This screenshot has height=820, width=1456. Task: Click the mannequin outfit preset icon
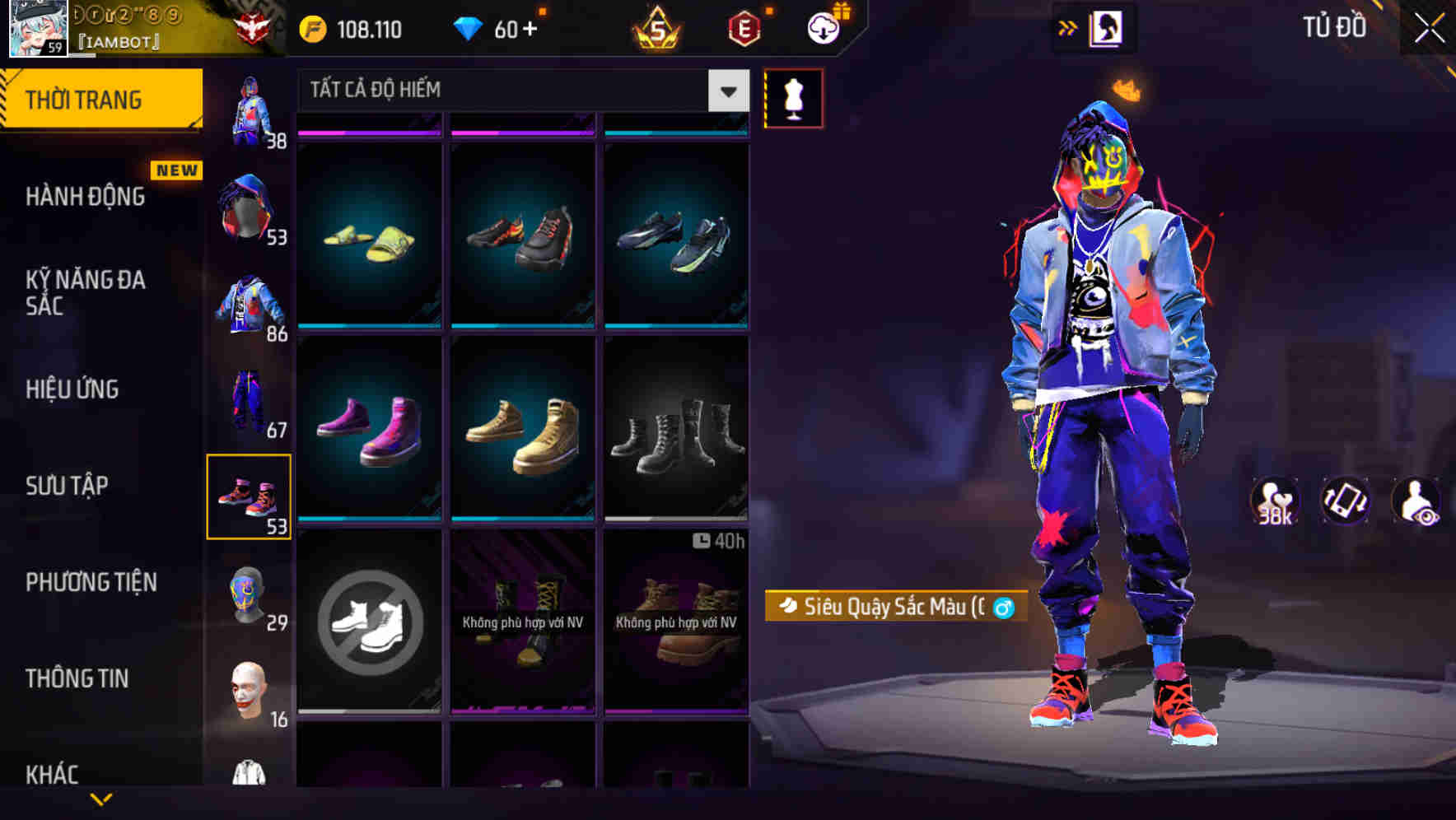point(793,97)
